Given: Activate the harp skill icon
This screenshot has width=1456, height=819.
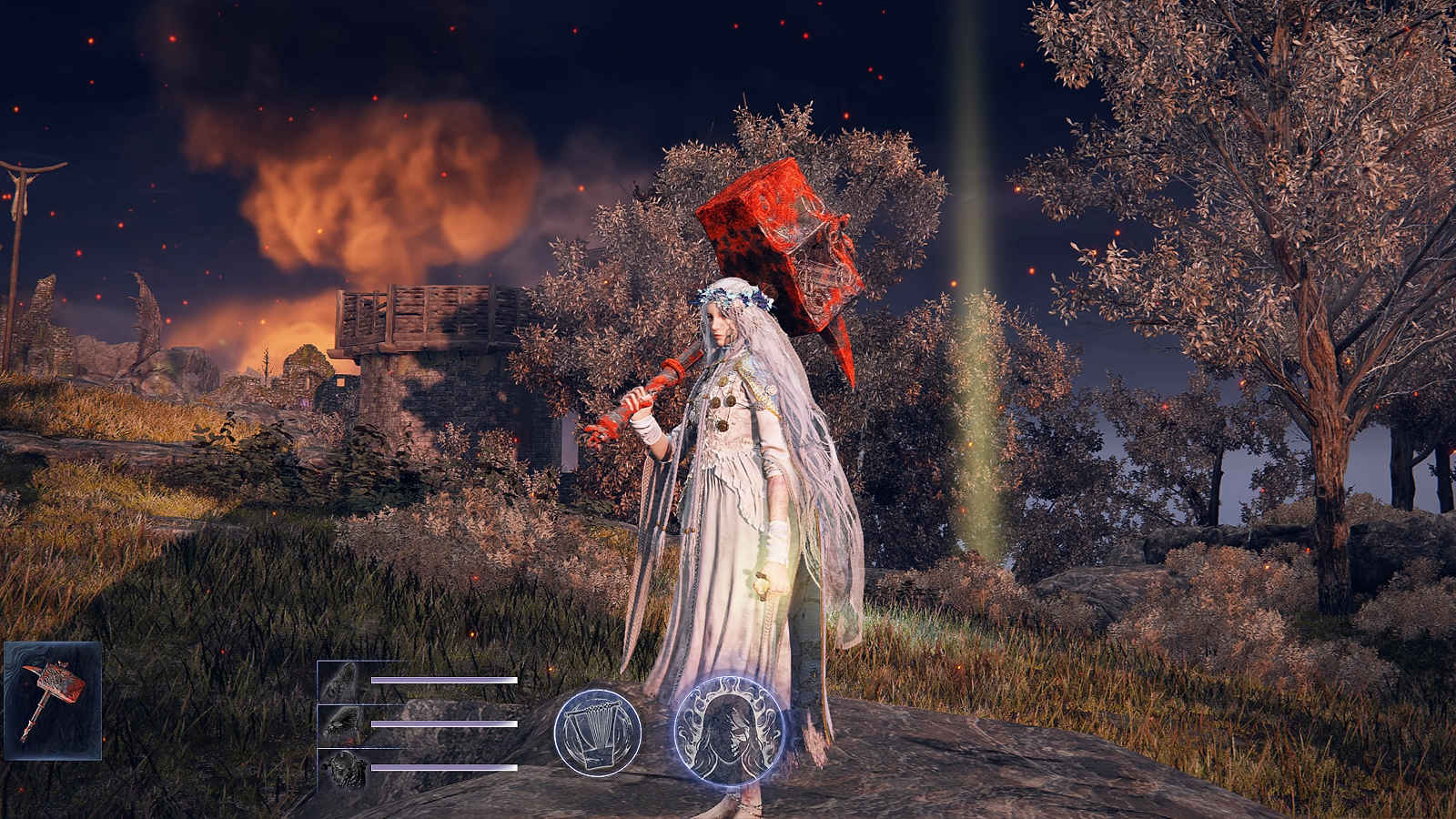Looking at the screenshot, I should (x=598, y=732).
